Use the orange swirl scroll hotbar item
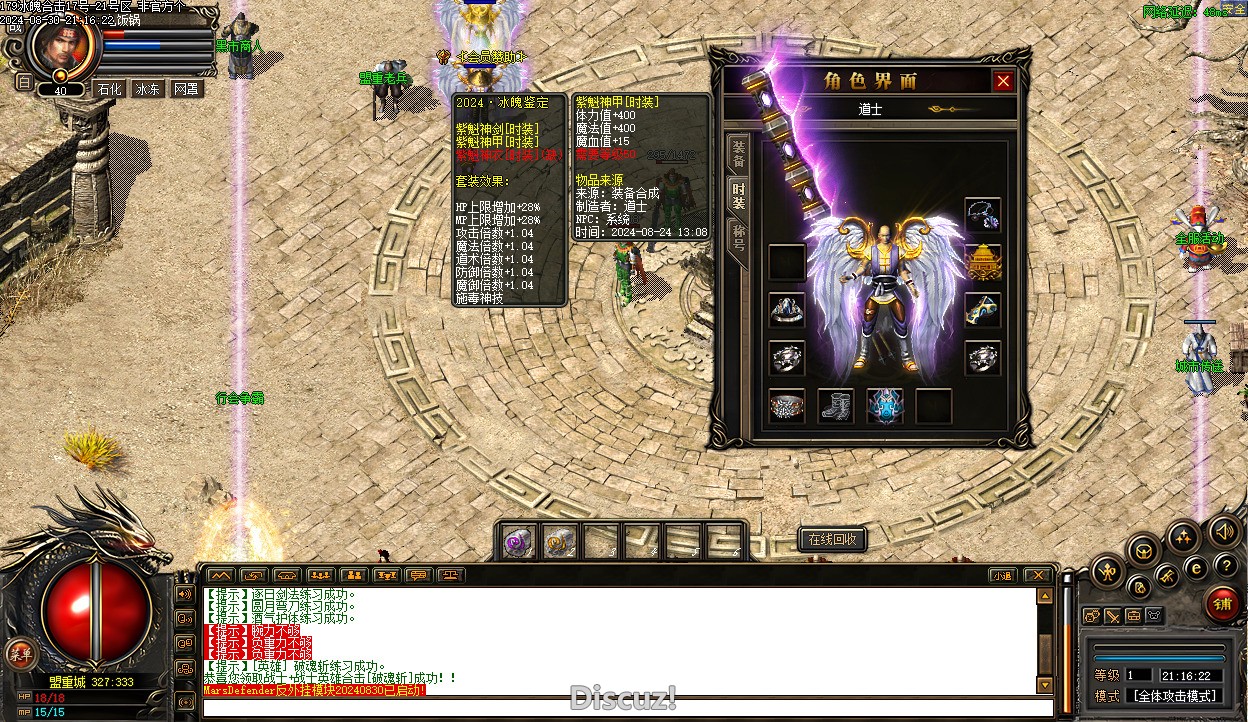 coord(559,542)
